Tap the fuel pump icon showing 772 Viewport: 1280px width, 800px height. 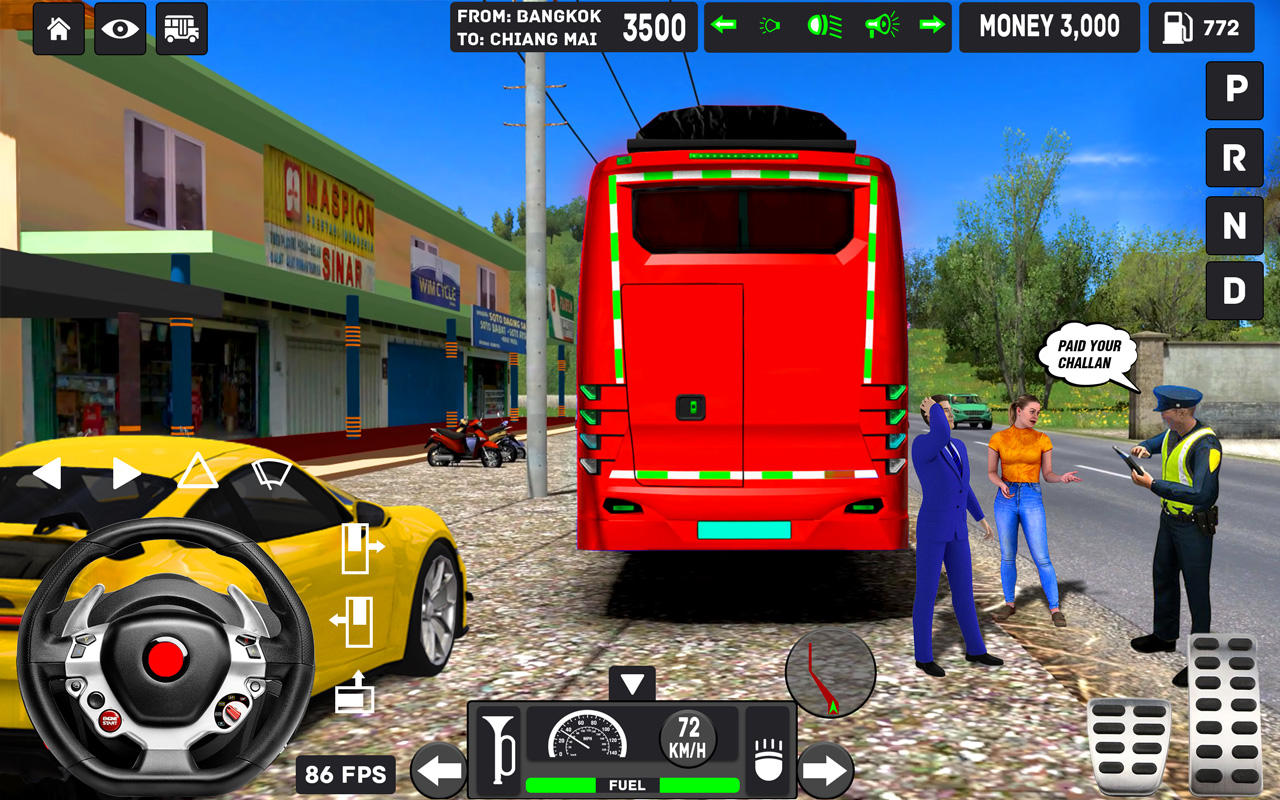pyautogui.click(x=1201, y=27)
